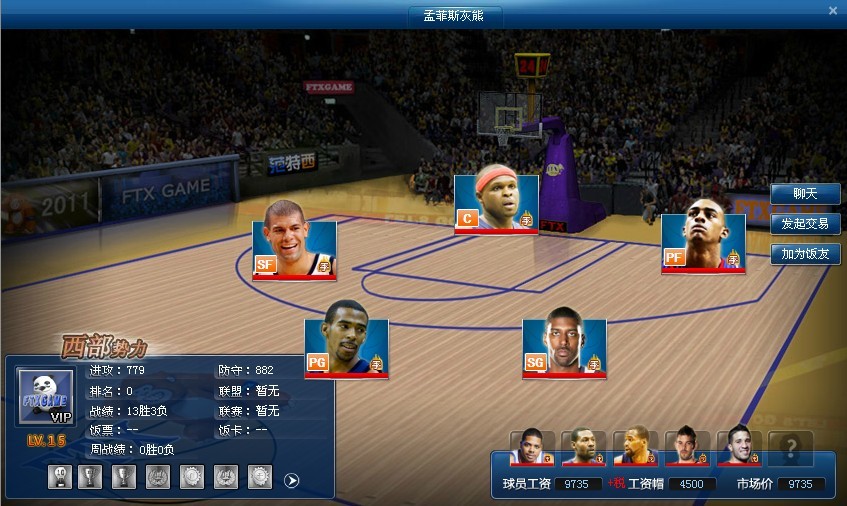This screenshot has width=847, height=506.
Task: Click the empty question-mark bench slot
Action: [790, 448]
